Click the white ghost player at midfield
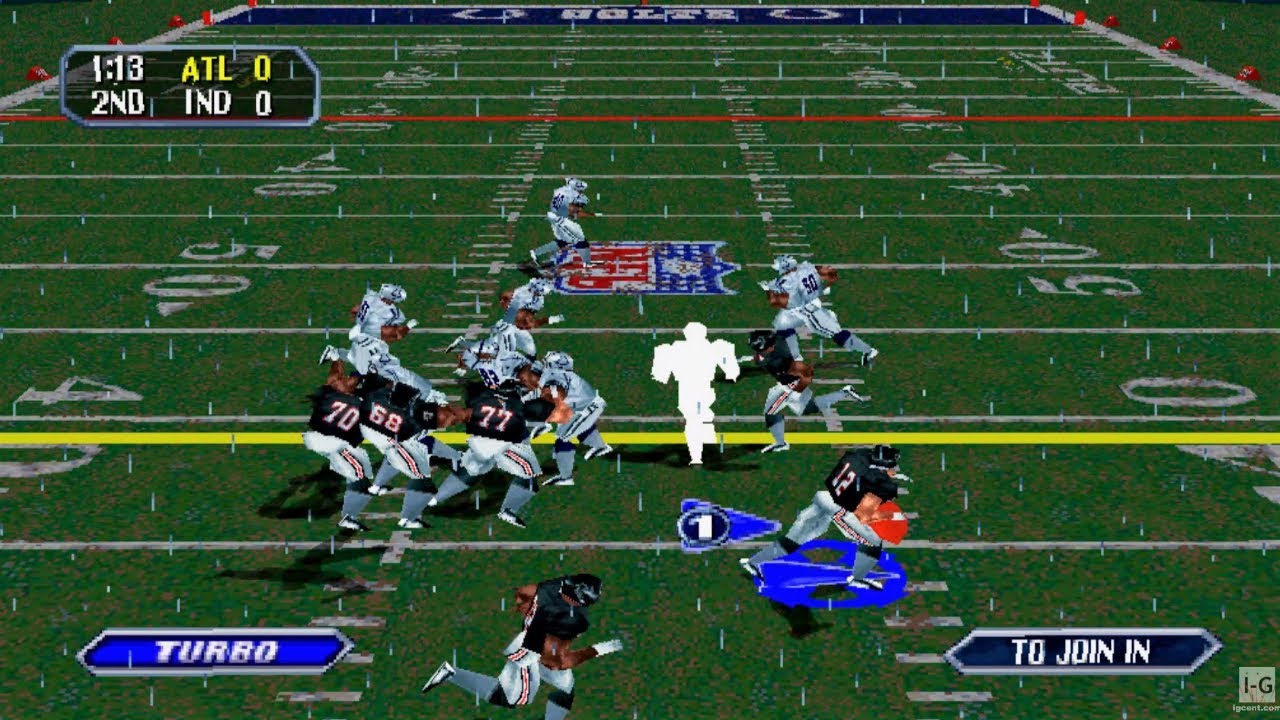 695,390
